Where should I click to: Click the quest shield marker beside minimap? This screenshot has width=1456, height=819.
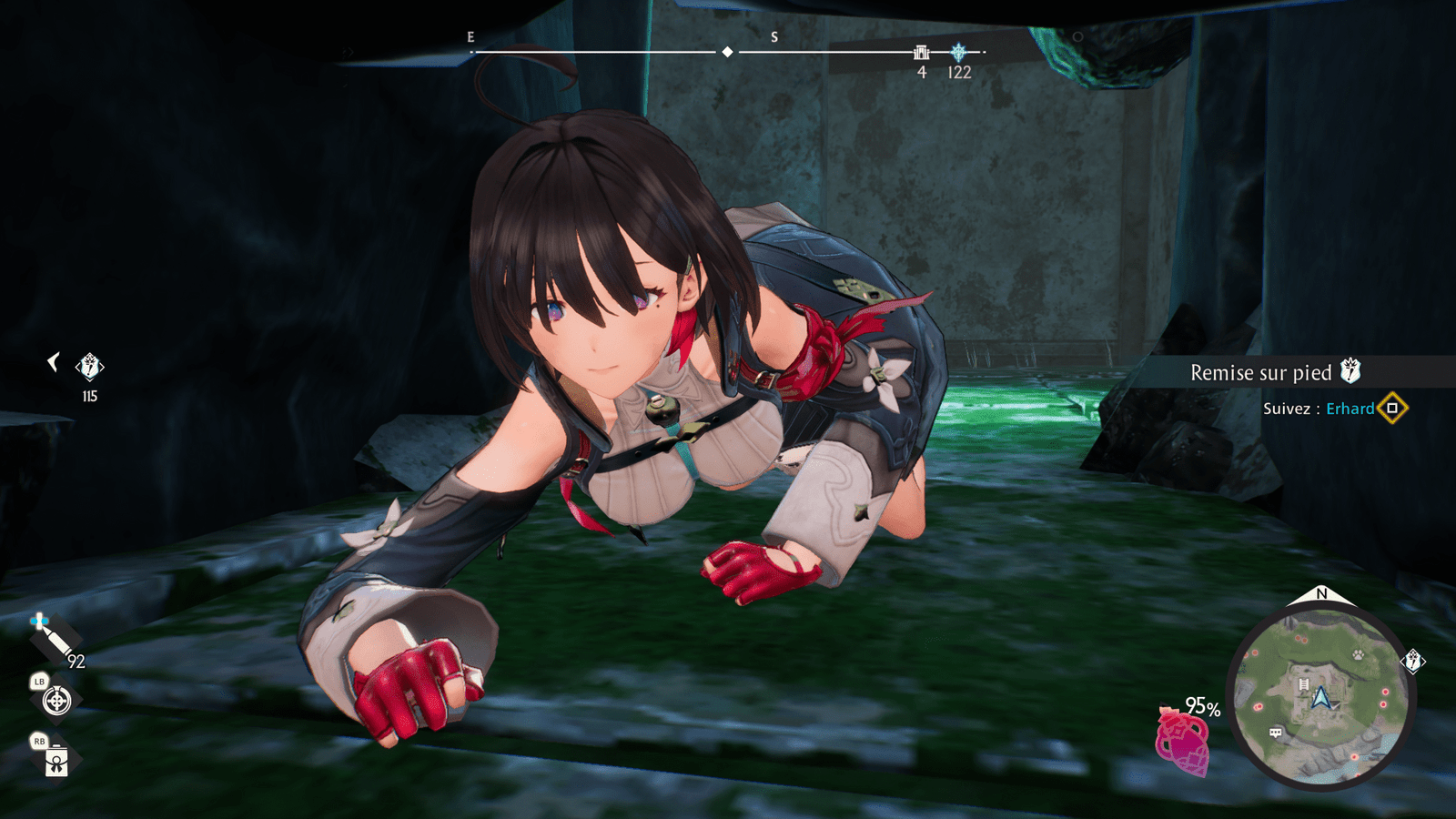(1413, 662)
